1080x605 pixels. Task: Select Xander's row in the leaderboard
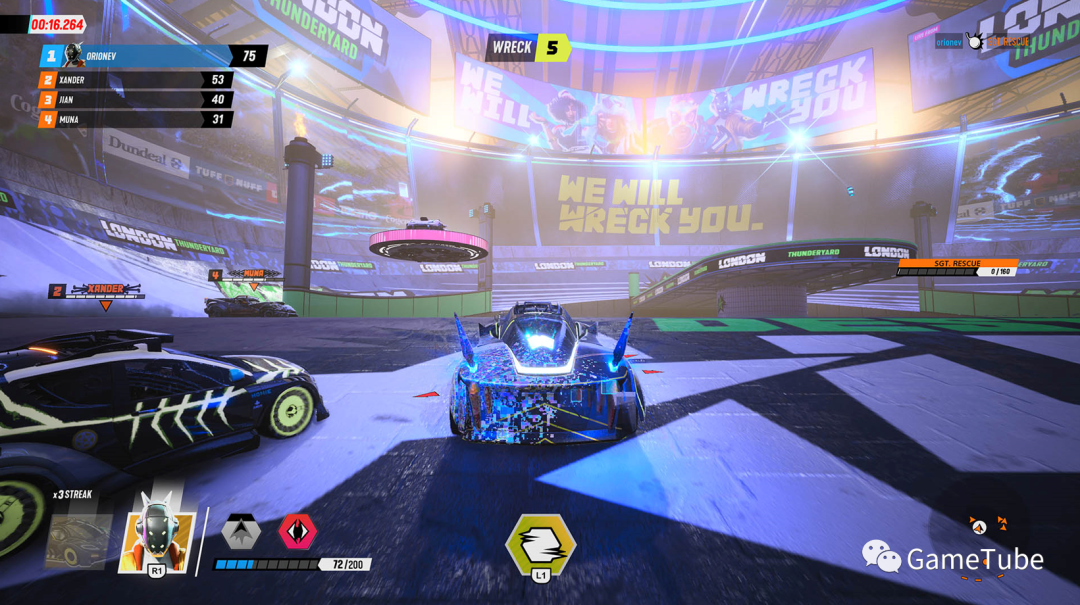(135, 80)
